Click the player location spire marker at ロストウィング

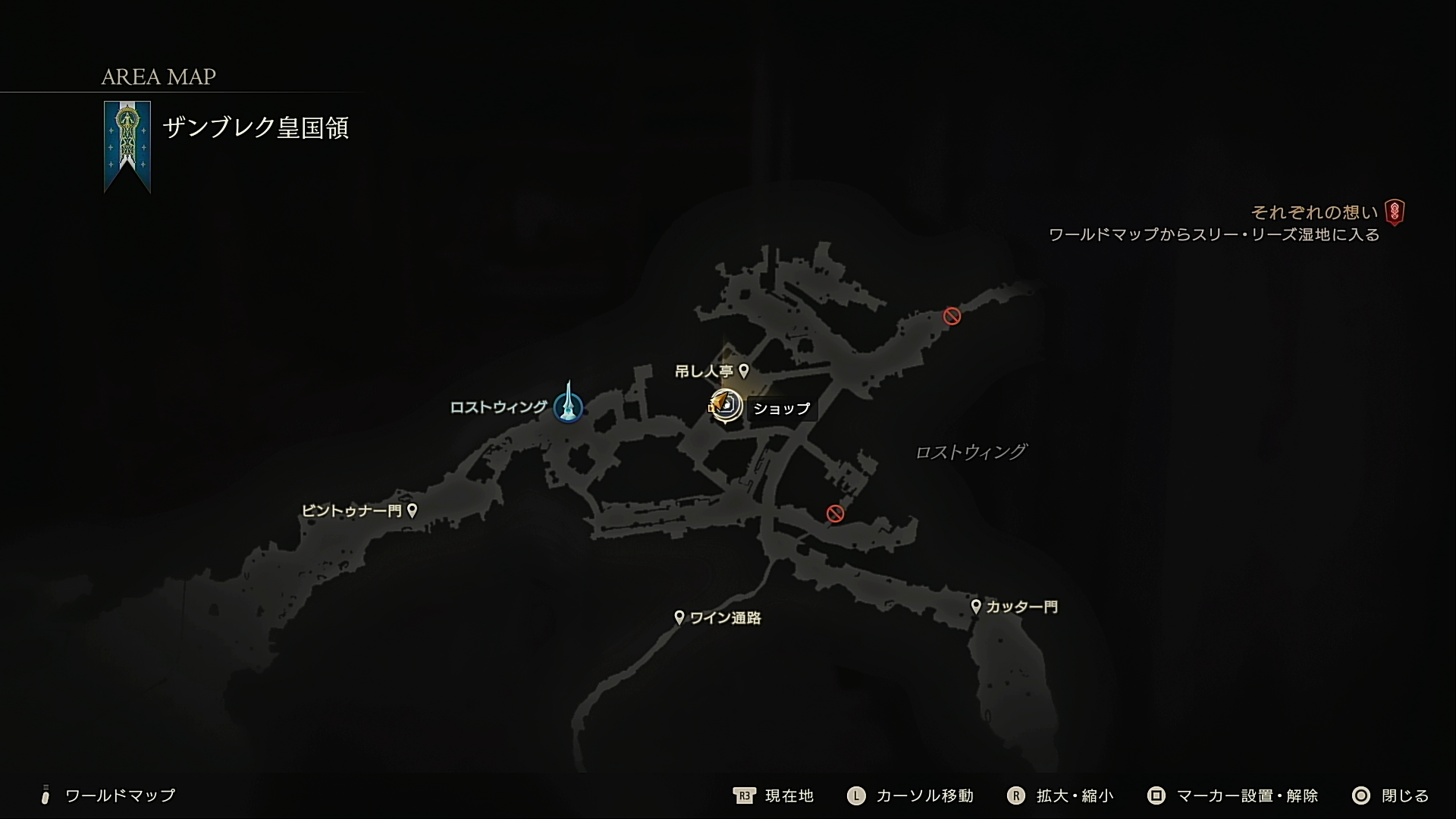point(568,406)
